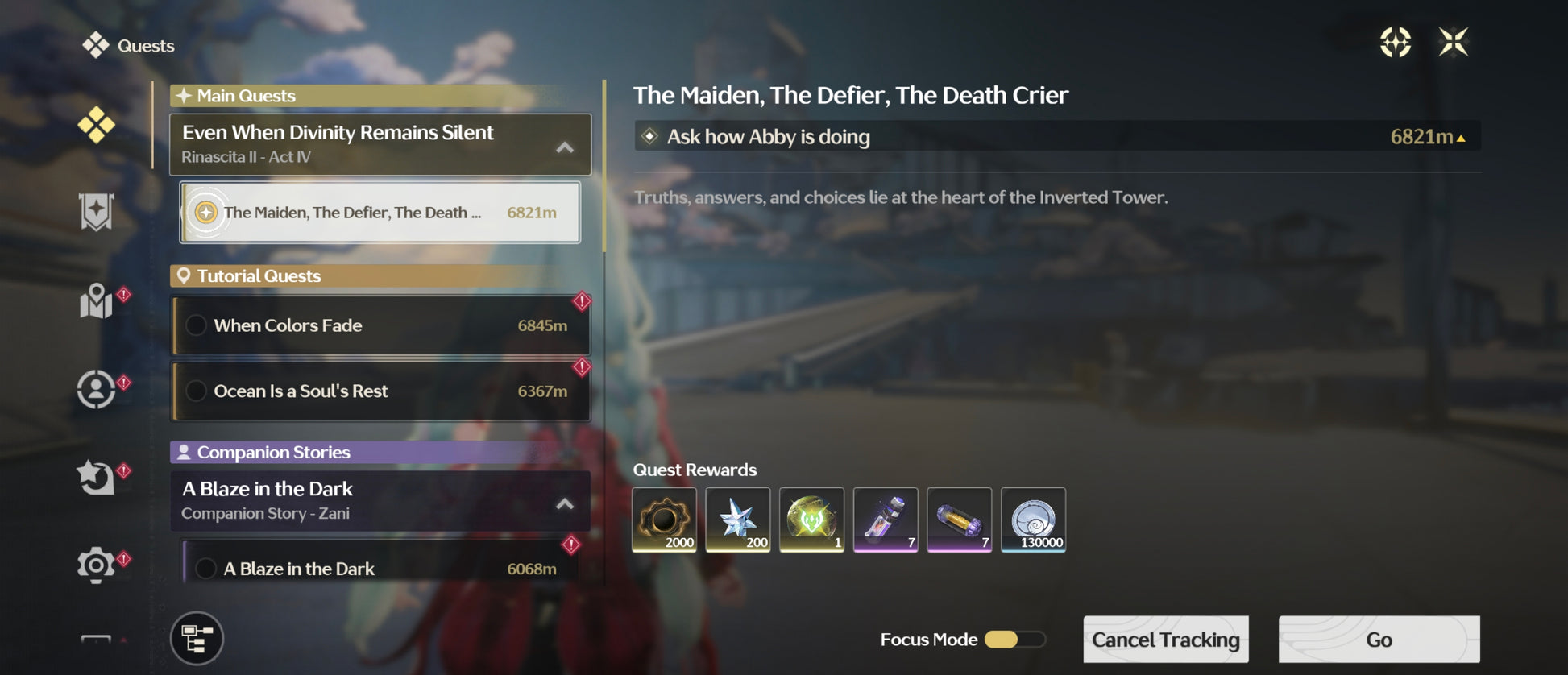Open the quest tree view button

[197, 639]
